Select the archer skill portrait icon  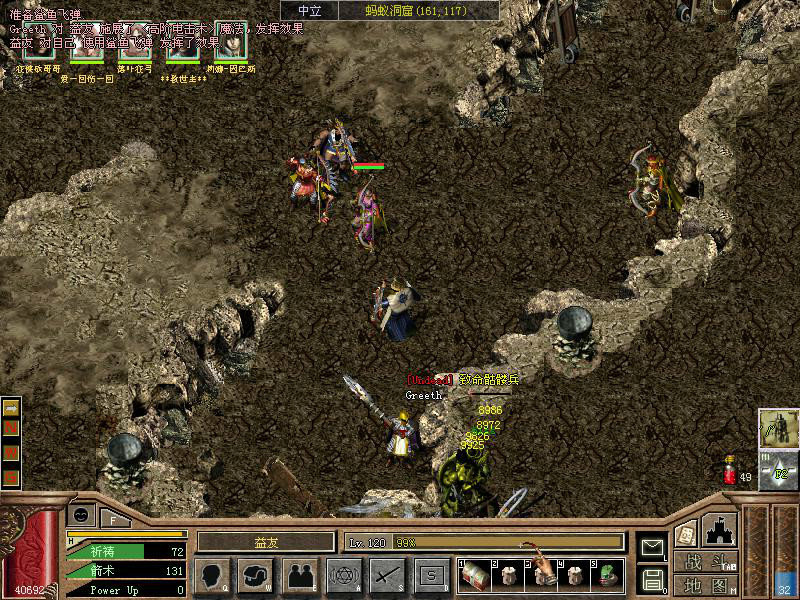[778, 427]
